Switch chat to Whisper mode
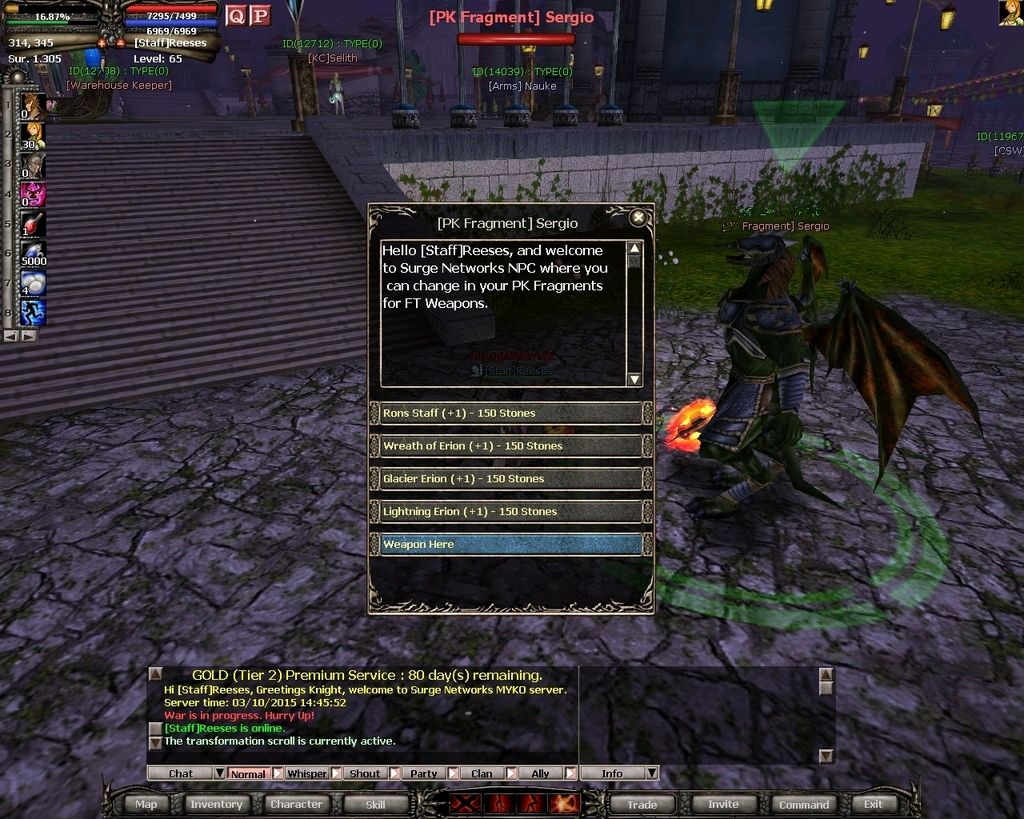Image resolution: width=1024 pixels, height=819 pixels. pyautogui.click(x=307, y=773)
